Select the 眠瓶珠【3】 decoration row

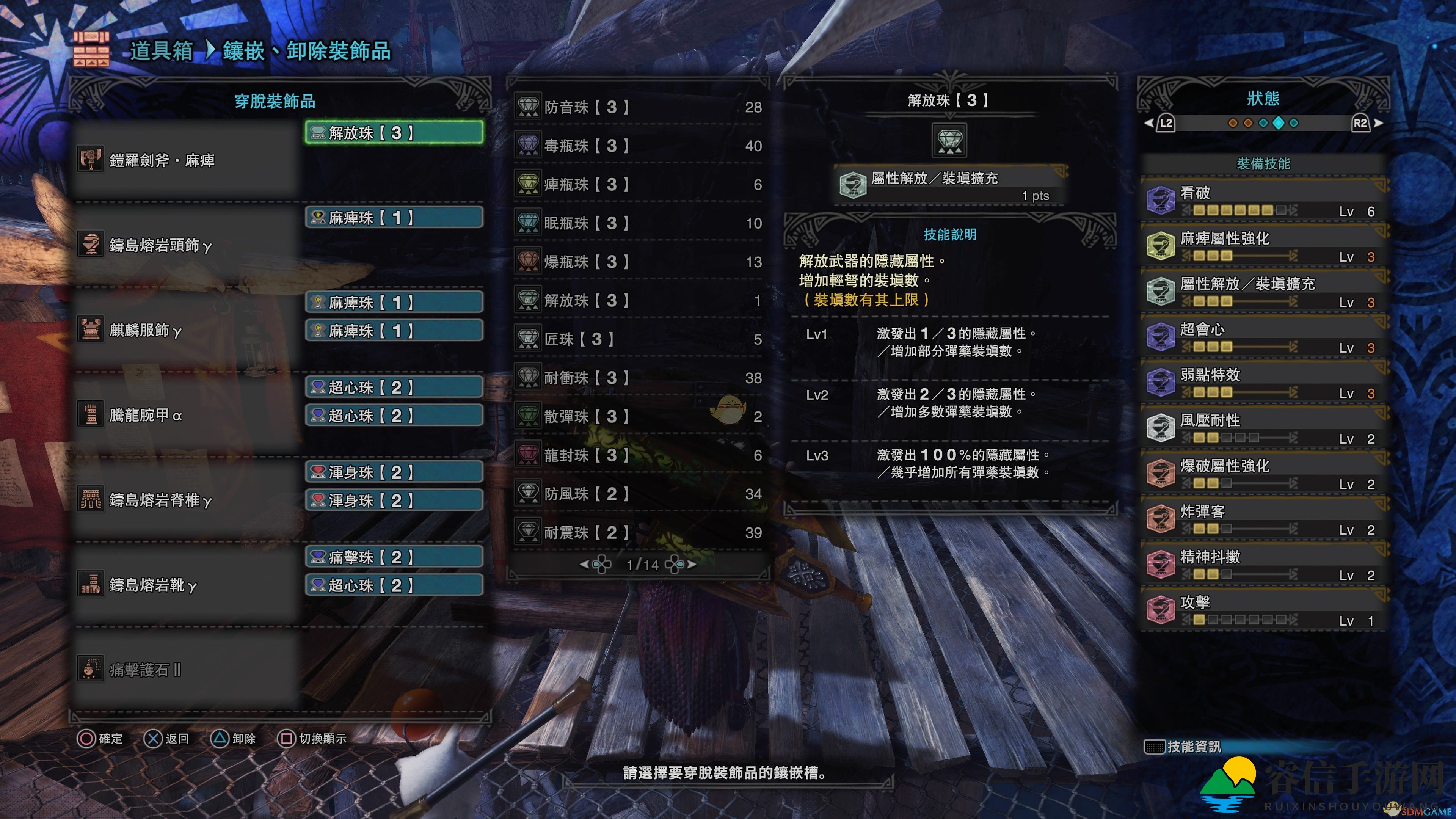coord(639,223)
